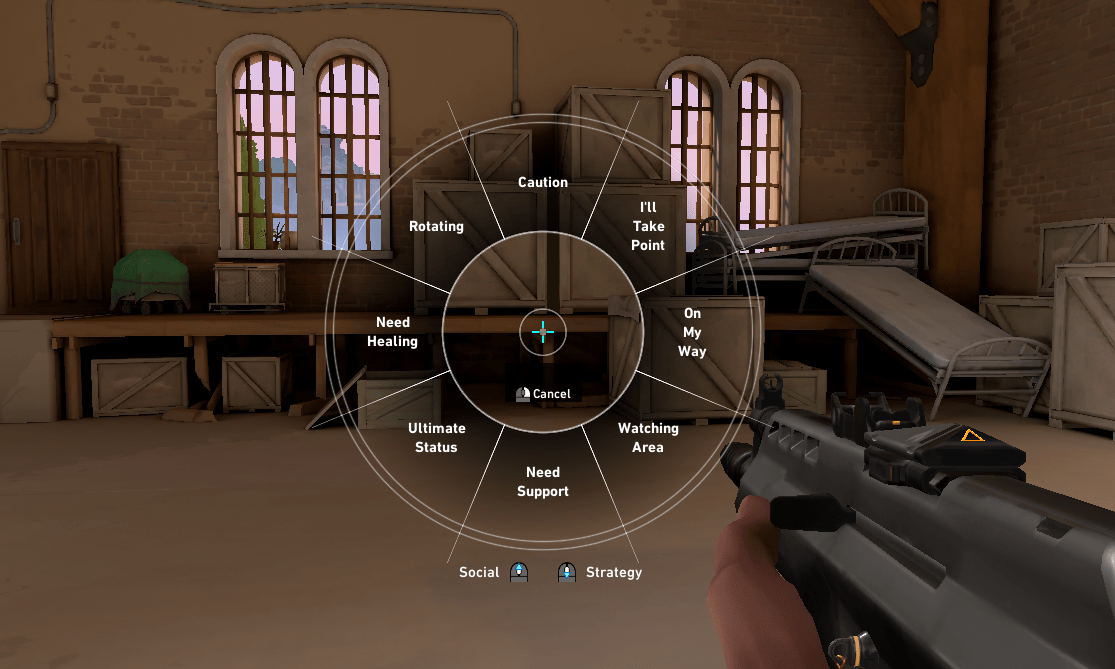Request Need Healing via the wheel

coord(392,332)
